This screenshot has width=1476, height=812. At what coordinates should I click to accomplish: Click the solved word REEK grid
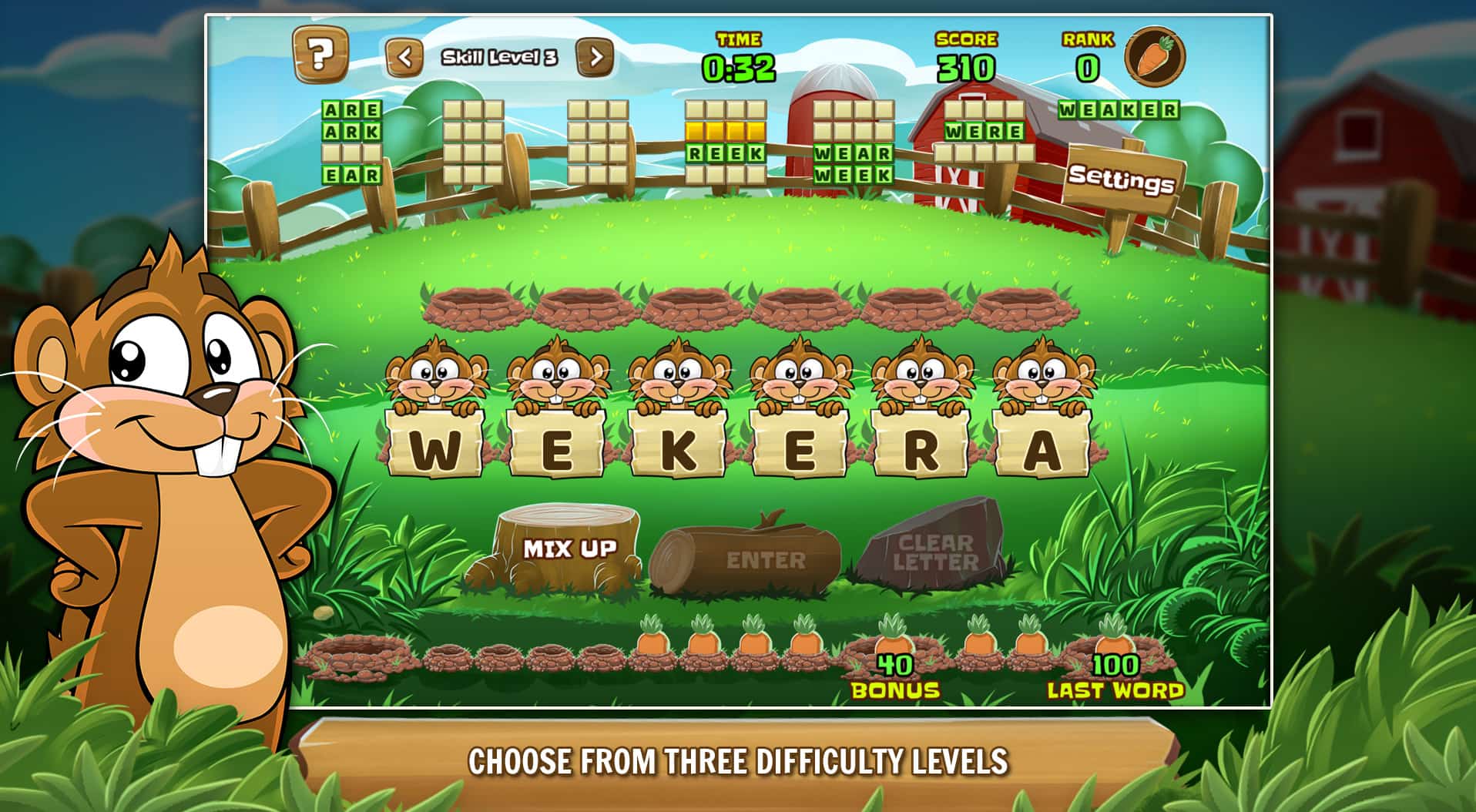[x=725, y=153]
